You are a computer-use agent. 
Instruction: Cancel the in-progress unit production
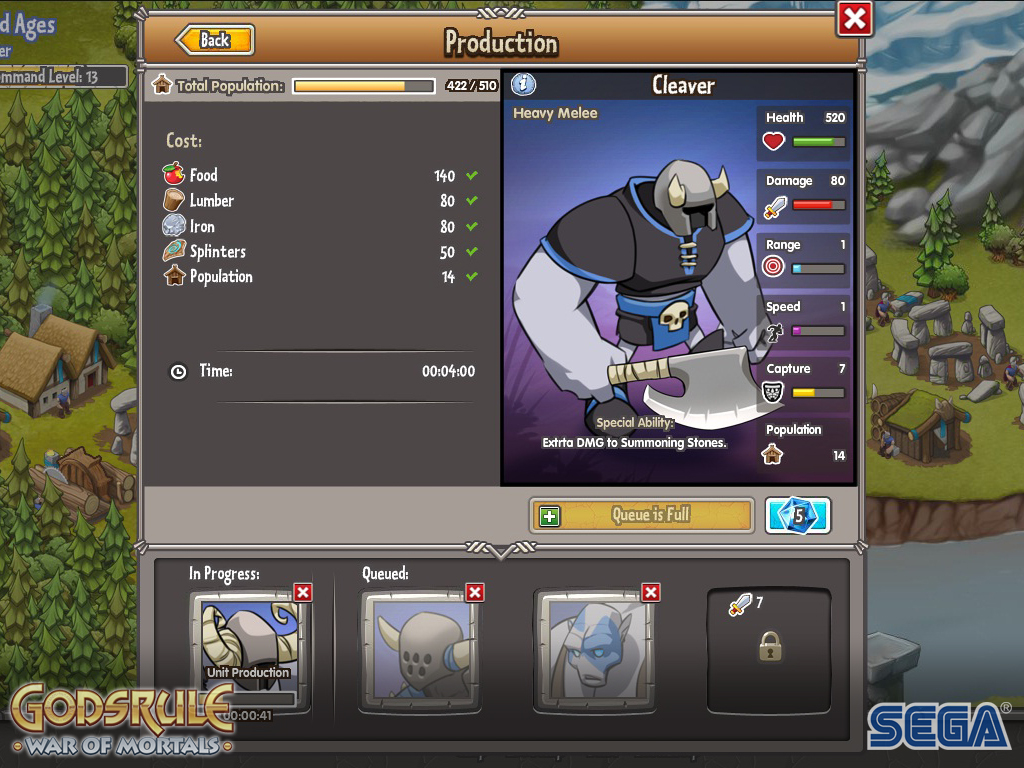(303, 593)
